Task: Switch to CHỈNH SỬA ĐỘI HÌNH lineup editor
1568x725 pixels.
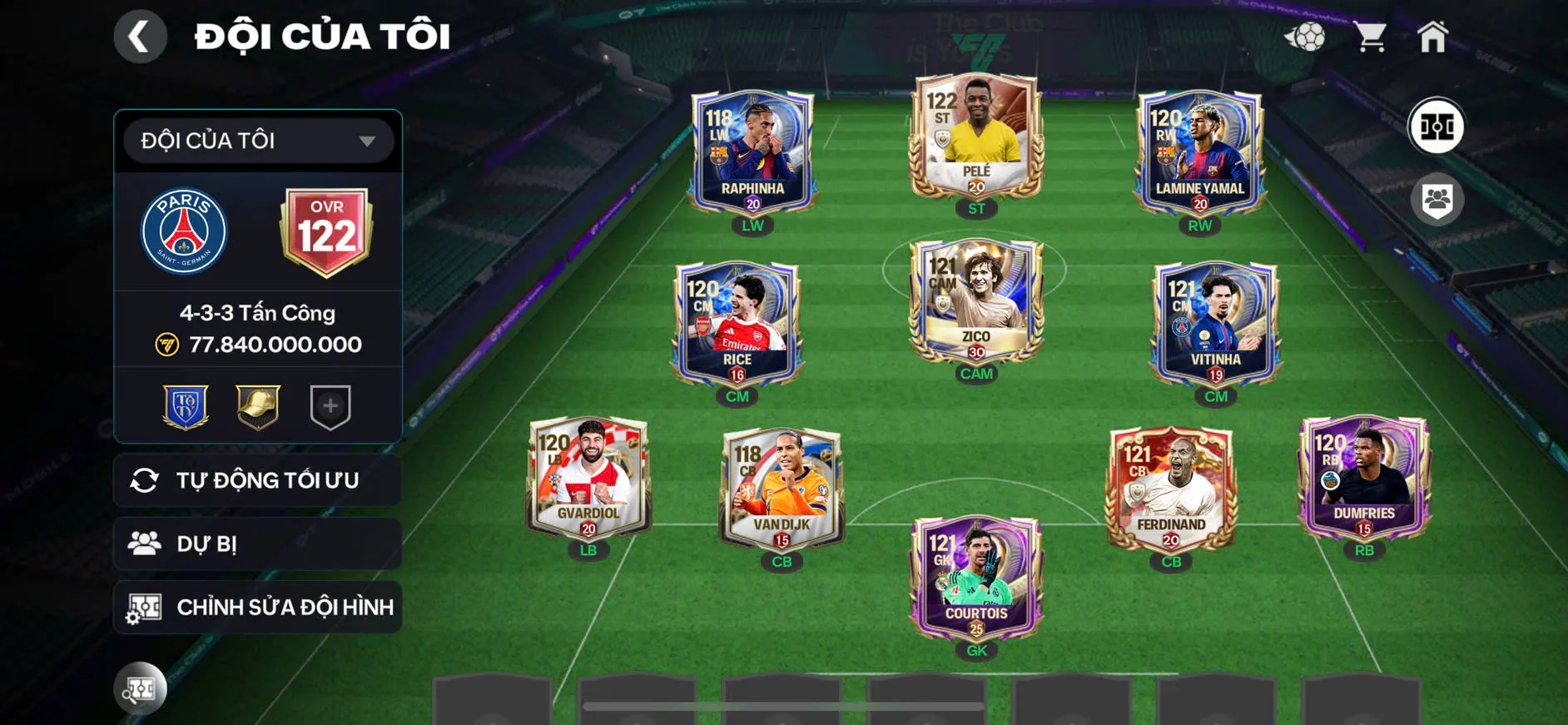Action: click(x=257, y=607)
